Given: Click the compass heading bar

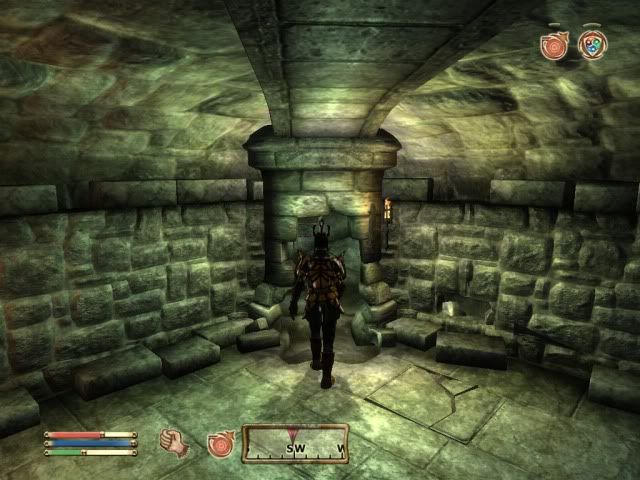Looking at the screenshot, I should click(295, 444).
